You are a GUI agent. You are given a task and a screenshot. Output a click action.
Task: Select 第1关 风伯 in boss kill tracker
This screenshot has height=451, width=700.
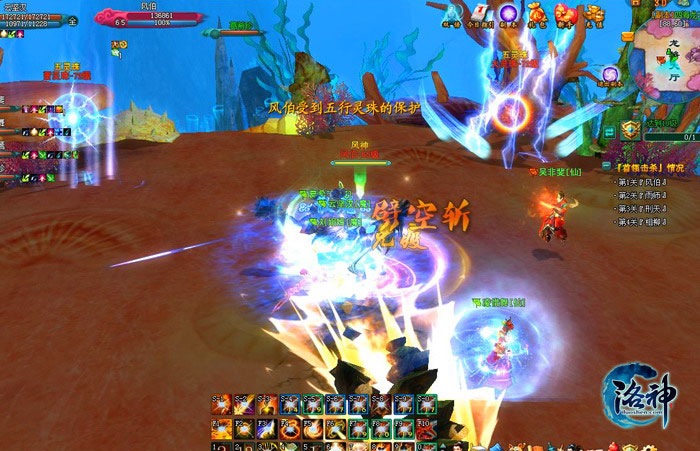pyautogui.click(x=640, y=182)
